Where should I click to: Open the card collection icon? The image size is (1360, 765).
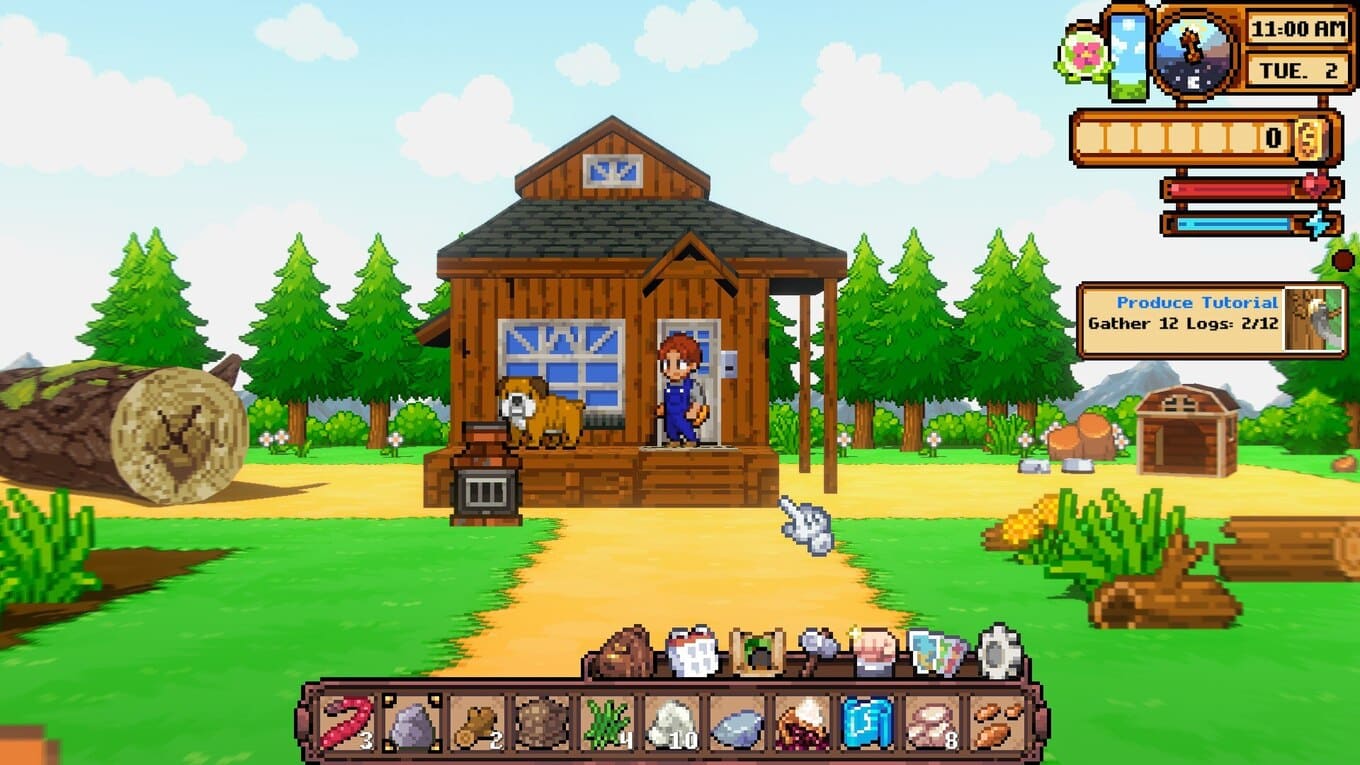[x=937, y=652]
